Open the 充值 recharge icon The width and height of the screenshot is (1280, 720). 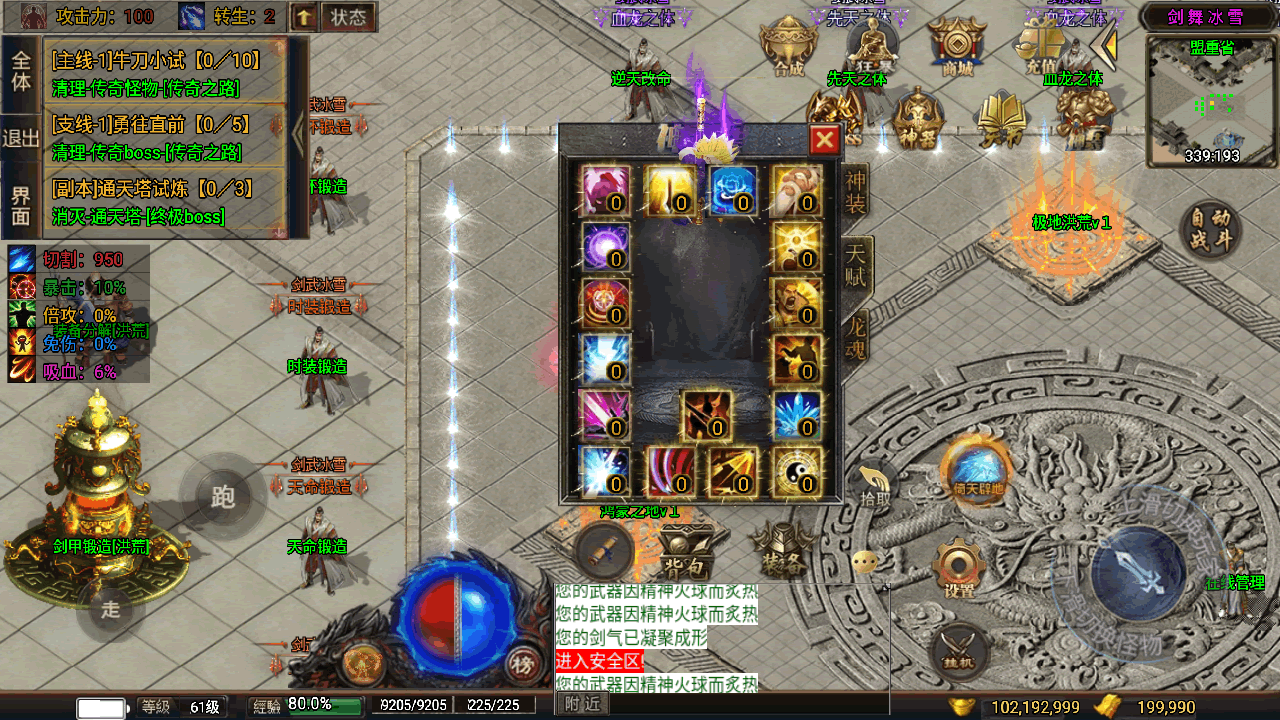pyautogui.click(x=1041, y=47)
